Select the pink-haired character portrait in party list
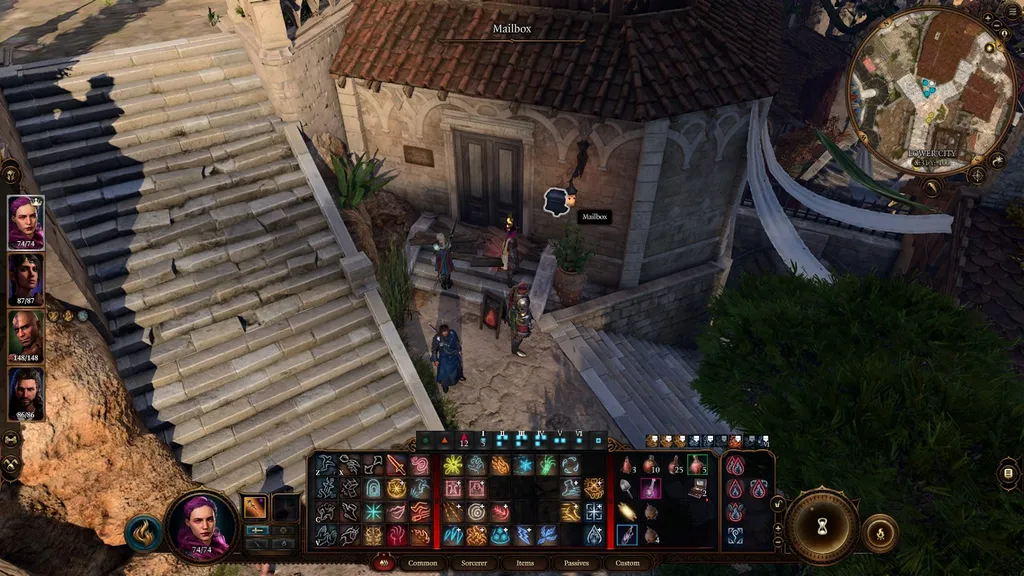This screenshot has width=1024, height=576. tap(26, 220)
